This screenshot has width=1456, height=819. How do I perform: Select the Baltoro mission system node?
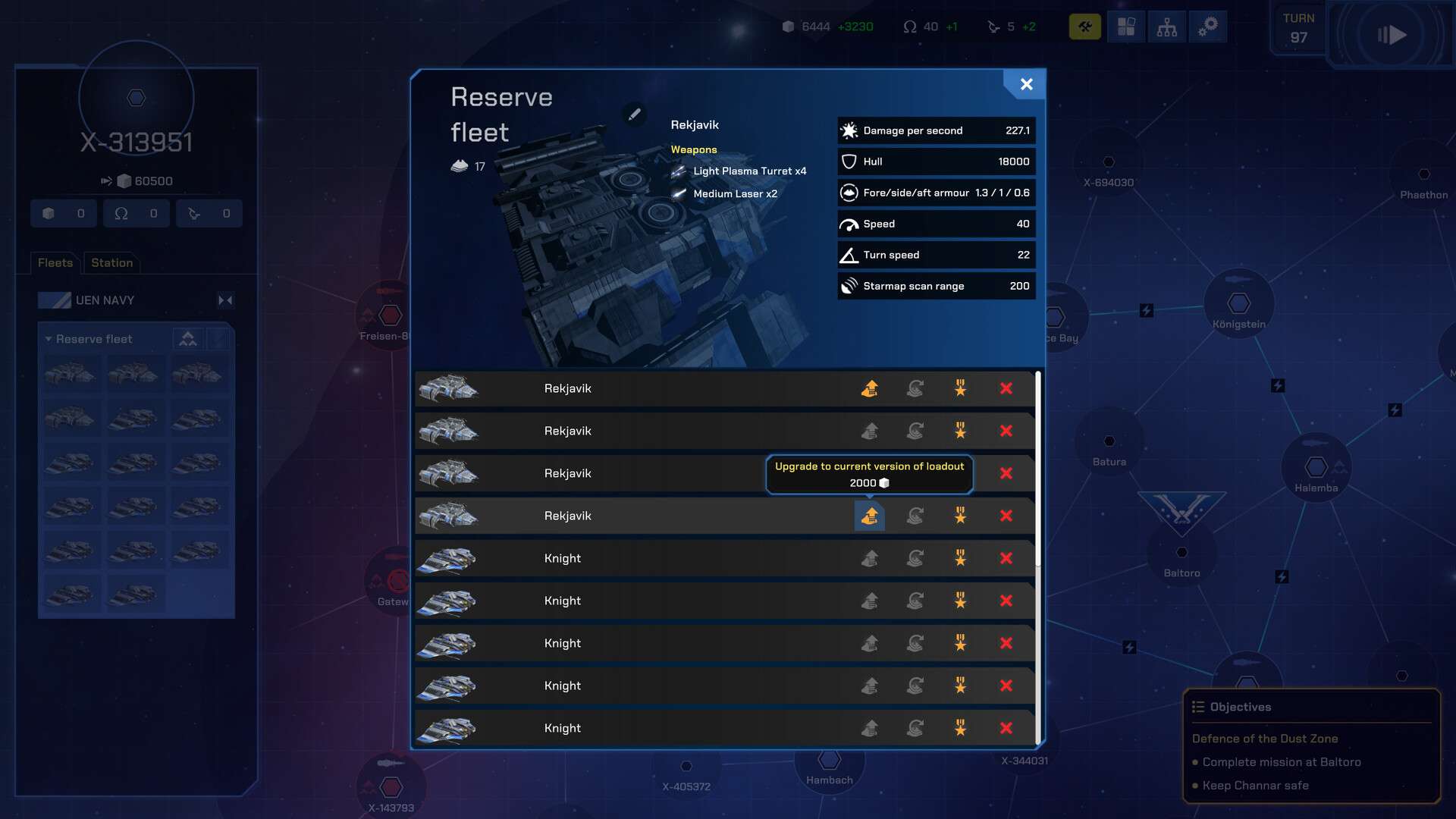point(1181,552)
